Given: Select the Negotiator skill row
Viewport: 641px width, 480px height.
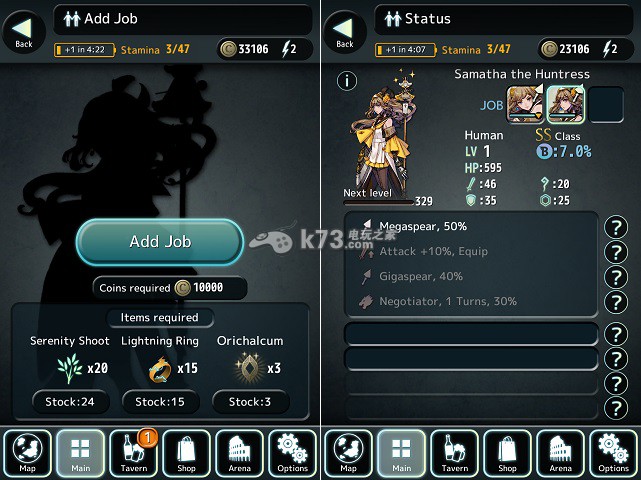Looking at the screenshot, I should pyautogui.click(x=470, y=301).
